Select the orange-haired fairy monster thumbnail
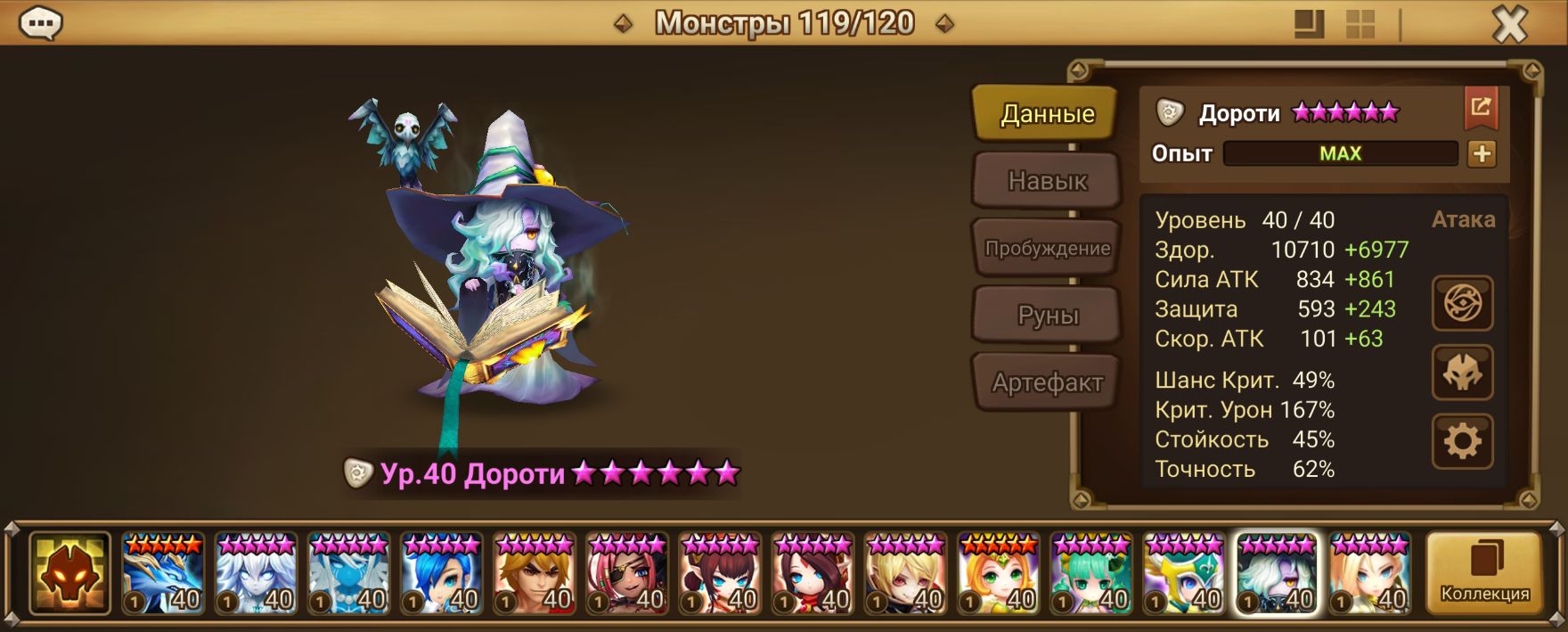The height and width of the screenshot is (632, 1568). [x=999, y=573]
